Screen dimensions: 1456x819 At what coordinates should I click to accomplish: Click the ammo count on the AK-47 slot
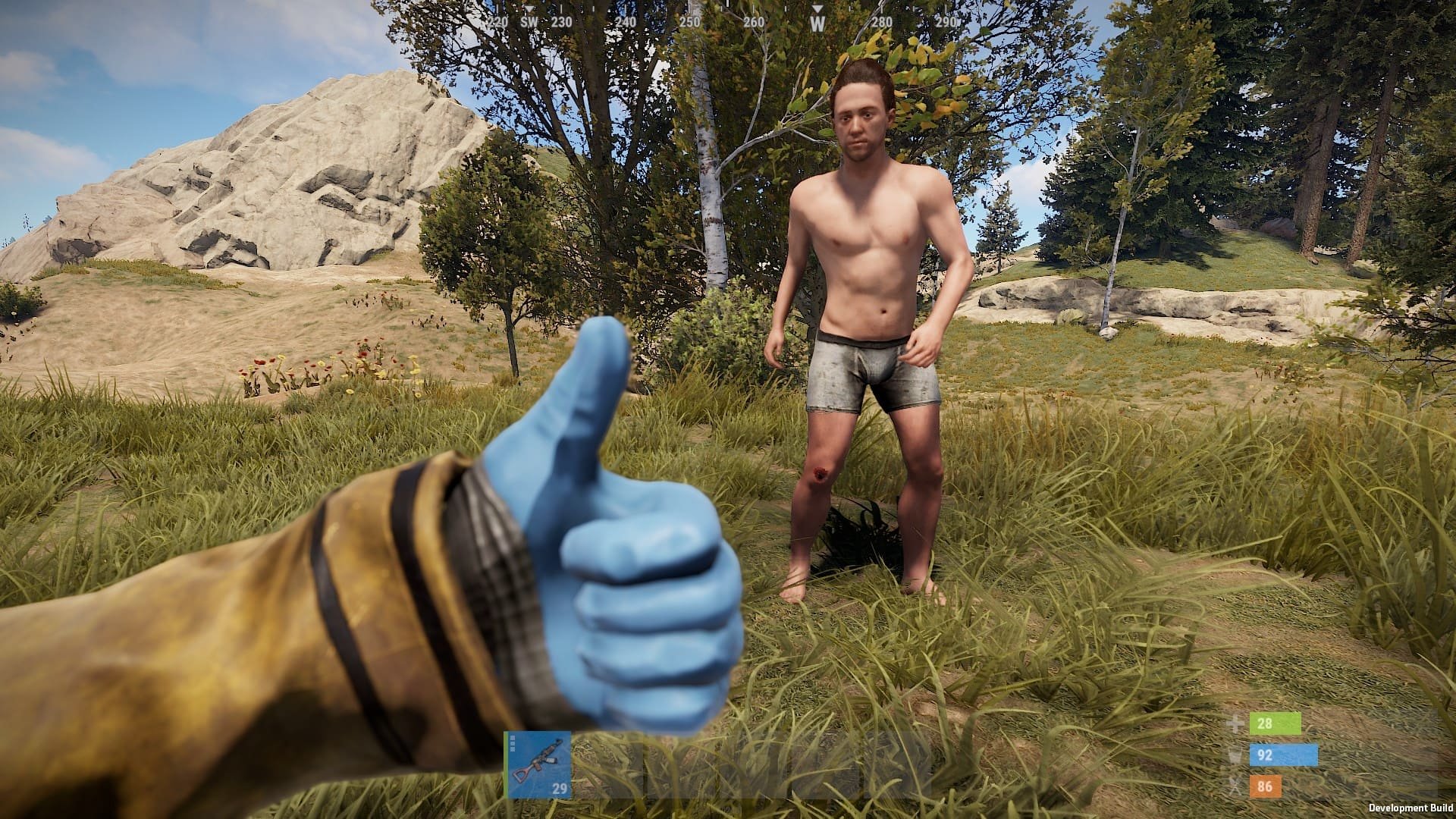coord(560,787)
